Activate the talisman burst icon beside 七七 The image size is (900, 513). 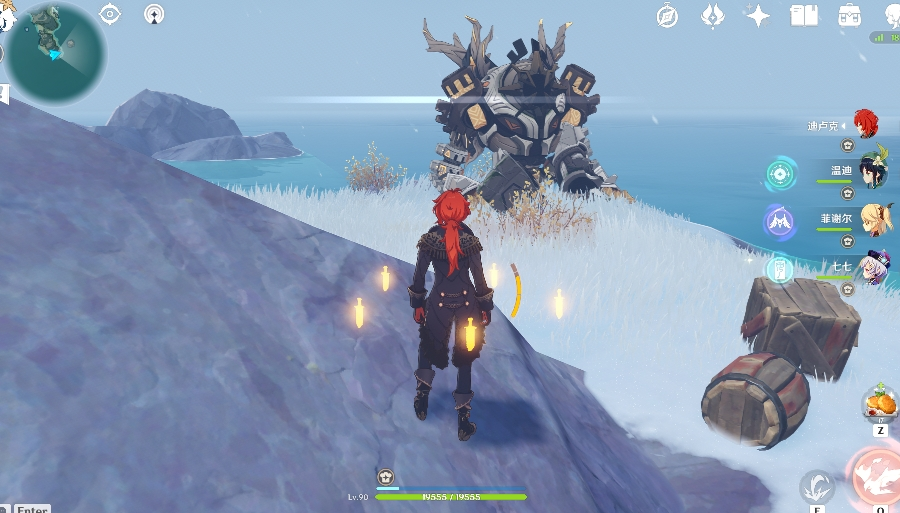coord(780,268)
